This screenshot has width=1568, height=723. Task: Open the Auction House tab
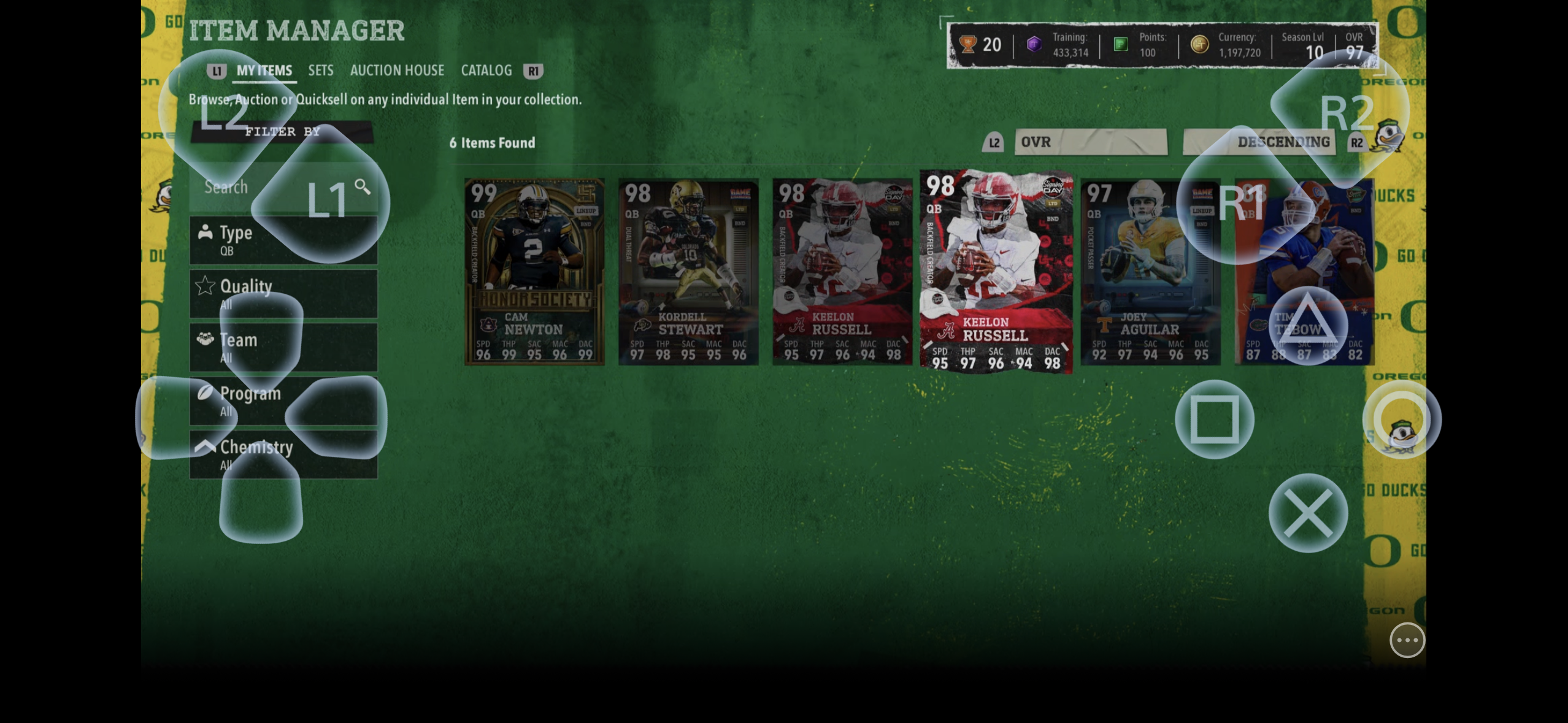pyautogui.click(x=397, y=71)
